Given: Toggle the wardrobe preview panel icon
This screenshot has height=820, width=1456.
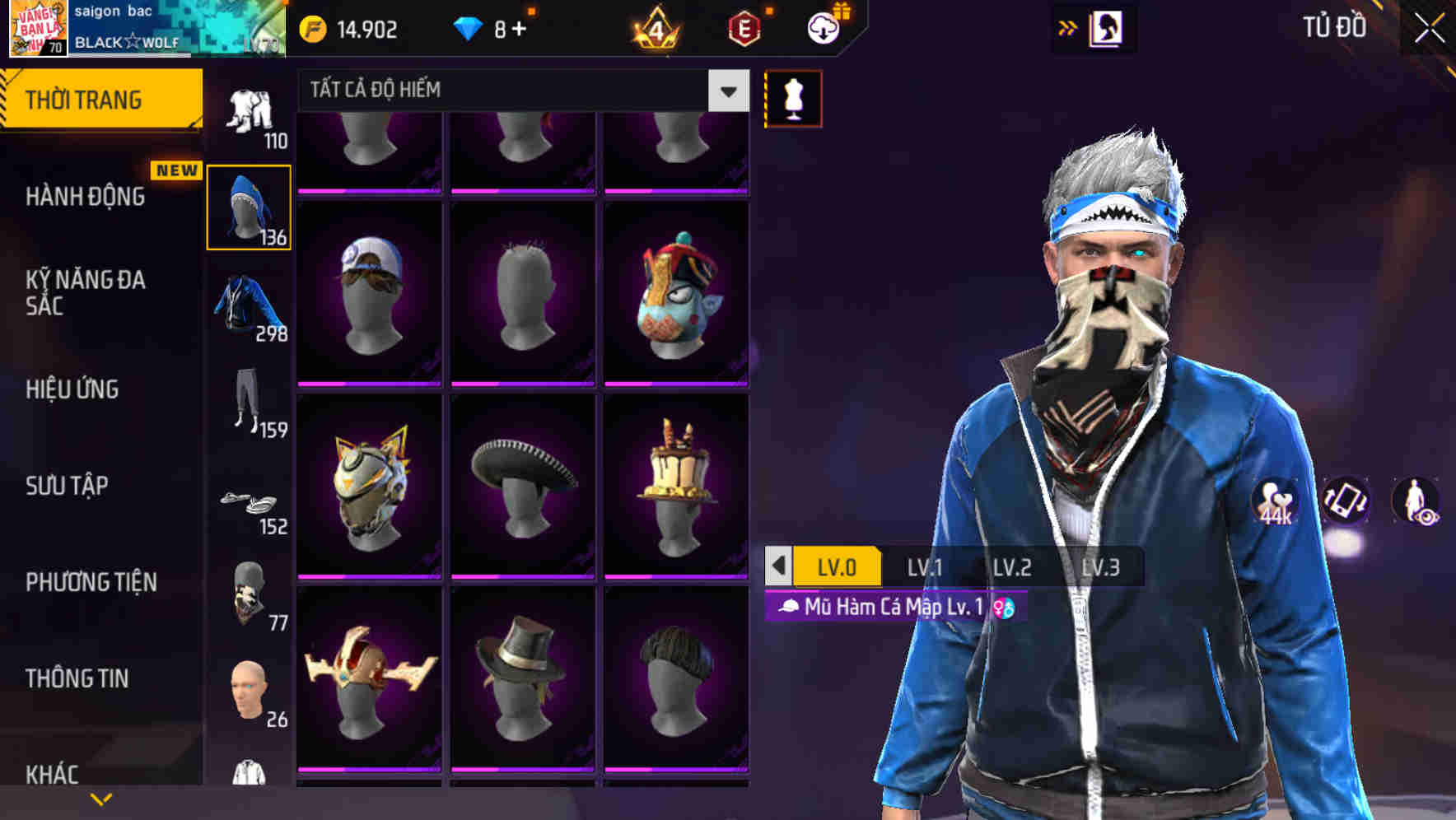Looking at the screenshot, I should point(1108,27).
